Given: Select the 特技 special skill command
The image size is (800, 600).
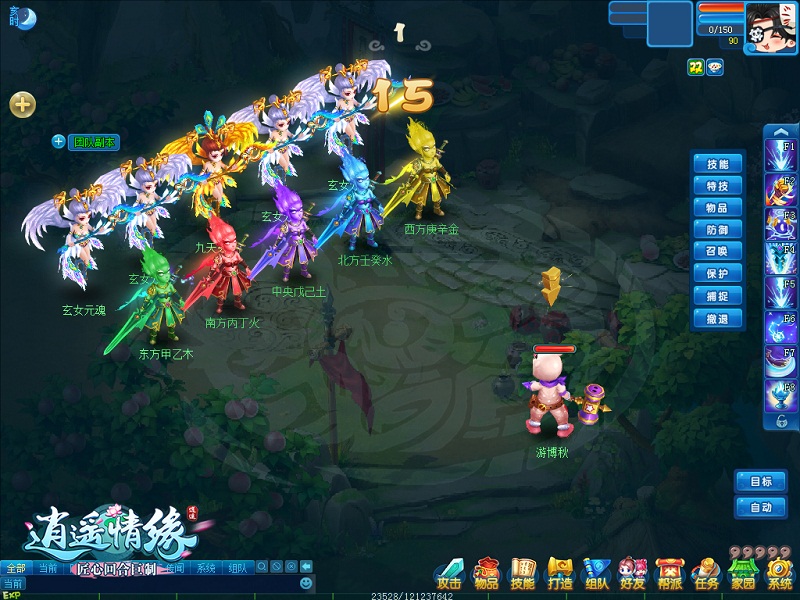Looking at the screenshot, I should [x=717, y=186].
